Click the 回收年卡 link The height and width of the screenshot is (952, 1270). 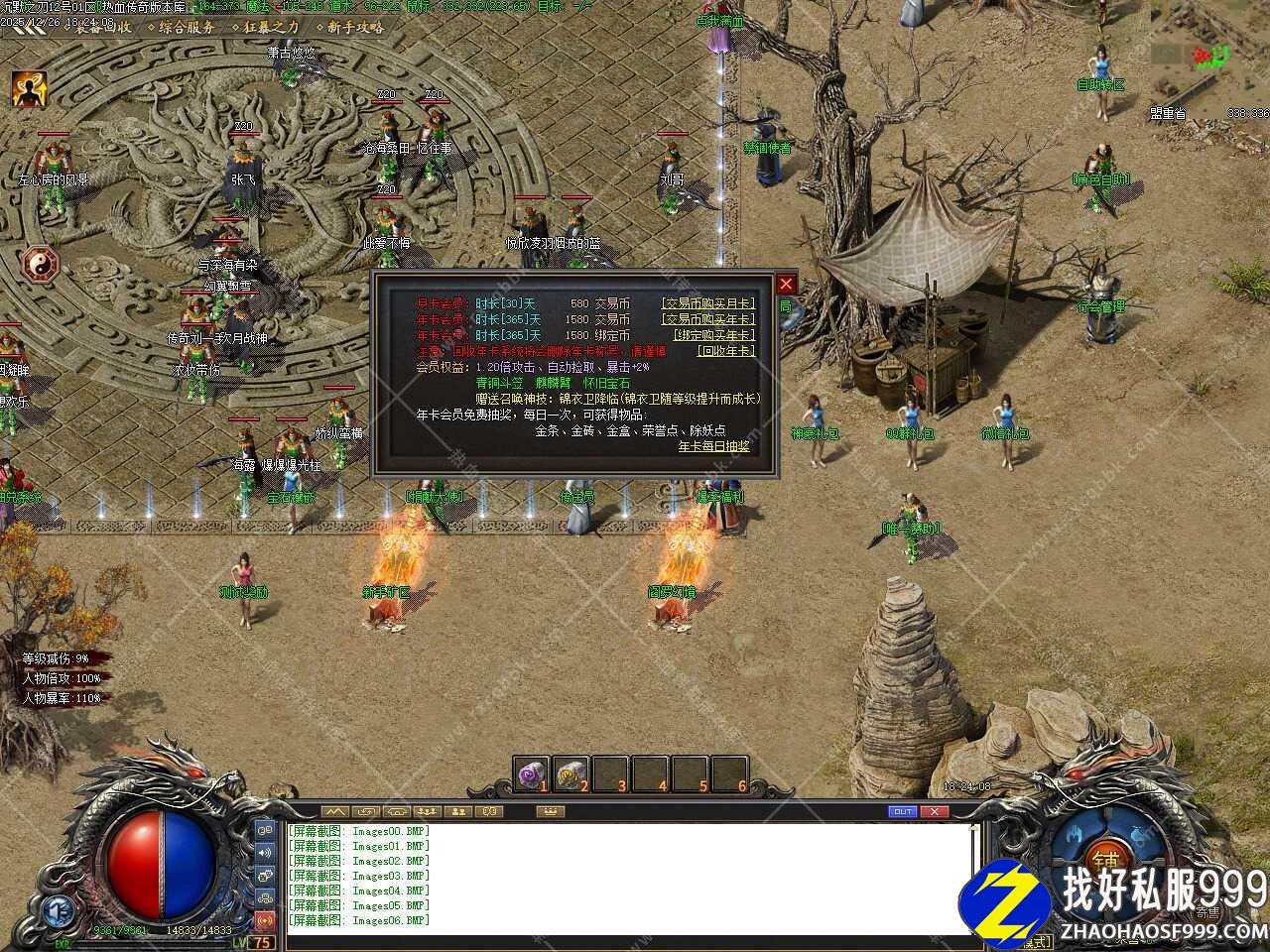[725, 351]
